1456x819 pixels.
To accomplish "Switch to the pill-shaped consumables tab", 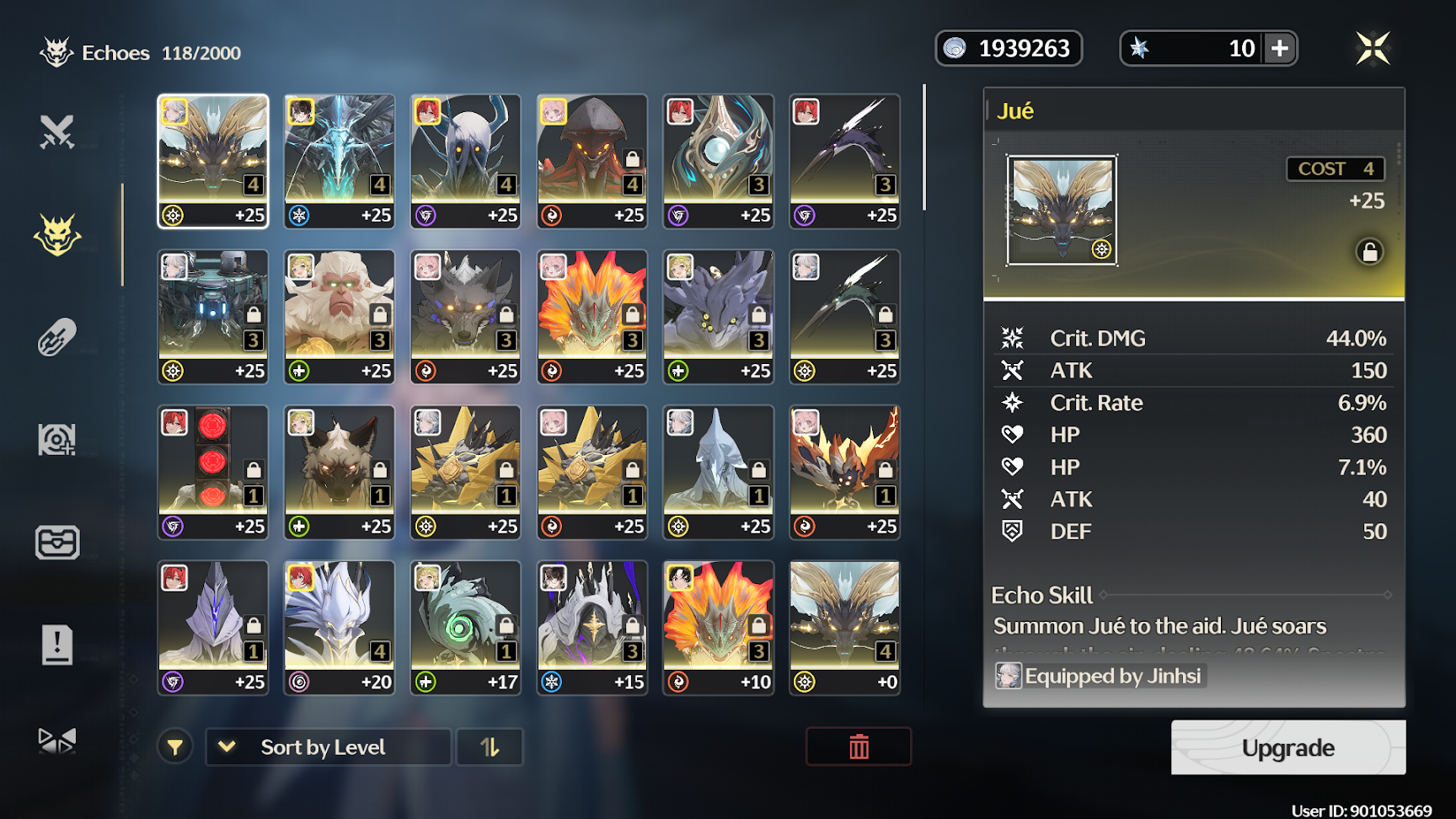I will click(57, 337).
